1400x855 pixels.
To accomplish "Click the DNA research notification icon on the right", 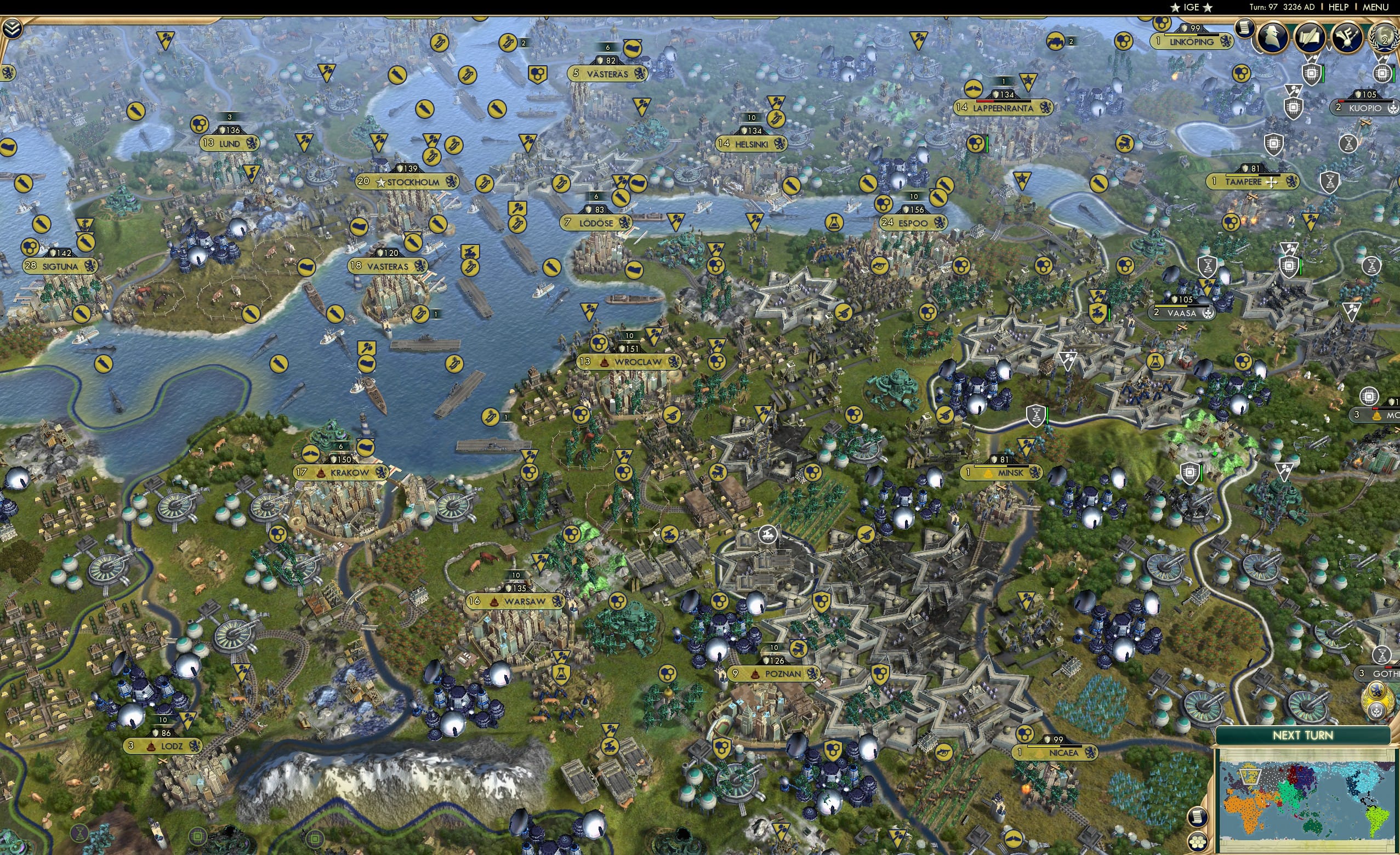I will click(1349, 143).
